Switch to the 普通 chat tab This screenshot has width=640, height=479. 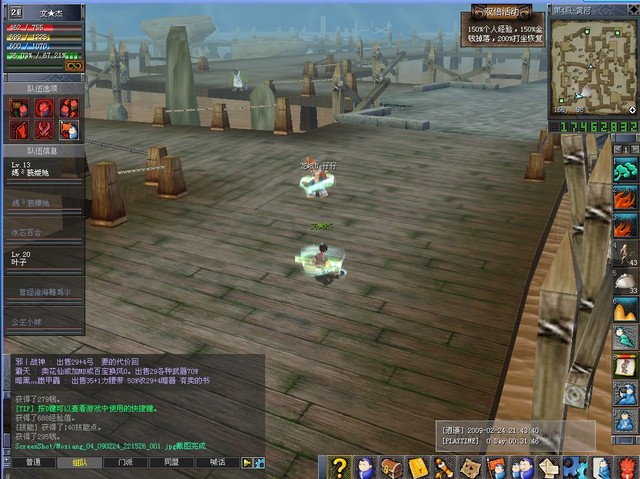33,463
